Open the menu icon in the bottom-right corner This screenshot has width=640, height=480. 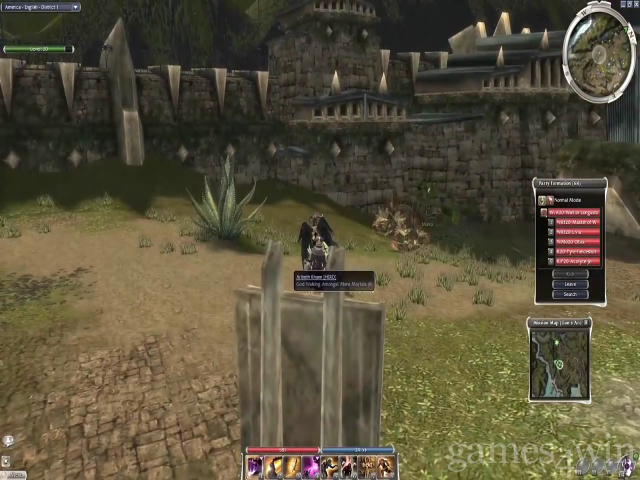(629, 465)
